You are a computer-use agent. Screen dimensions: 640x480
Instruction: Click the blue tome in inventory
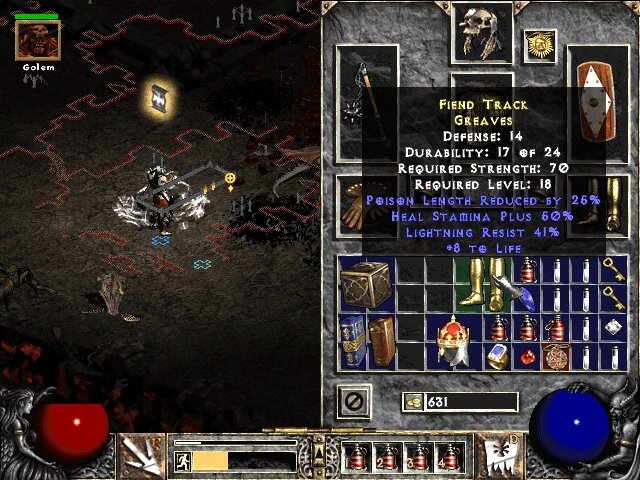click(x=351, y=341)
